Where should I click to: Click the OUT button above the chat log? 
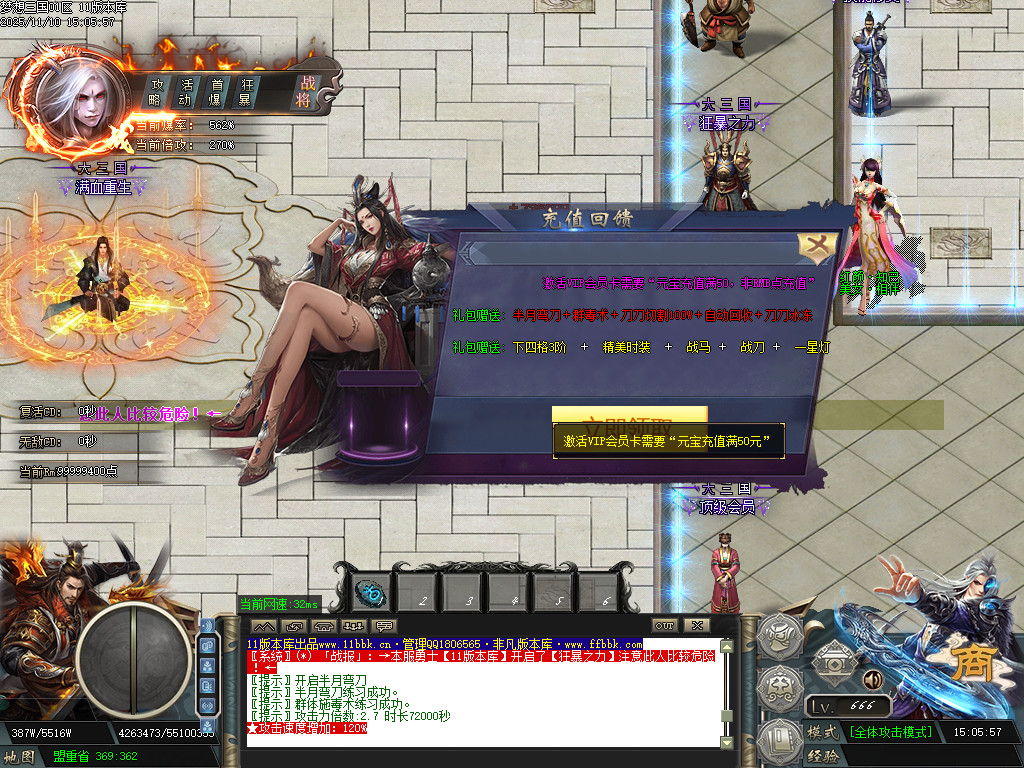tap(666, 626)
